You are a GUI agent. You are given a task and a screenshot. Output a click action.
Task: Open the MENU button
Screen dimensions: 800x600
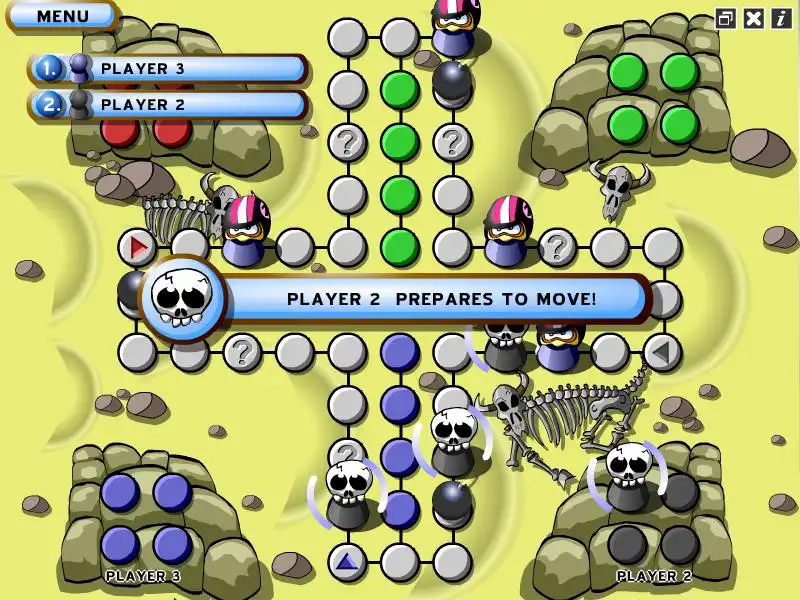click(x=62, y=16)
